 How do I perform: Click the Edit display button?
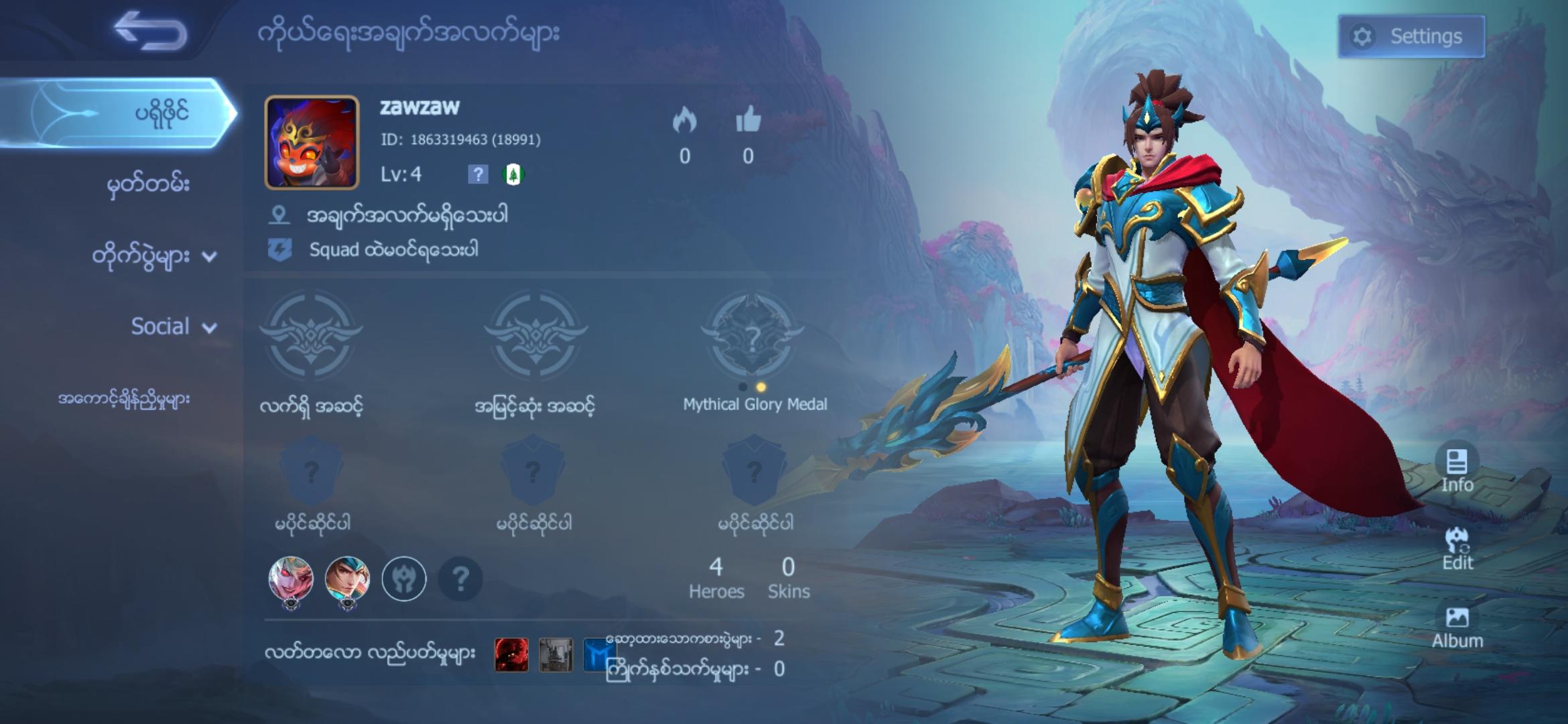(x=1457, y=548)
